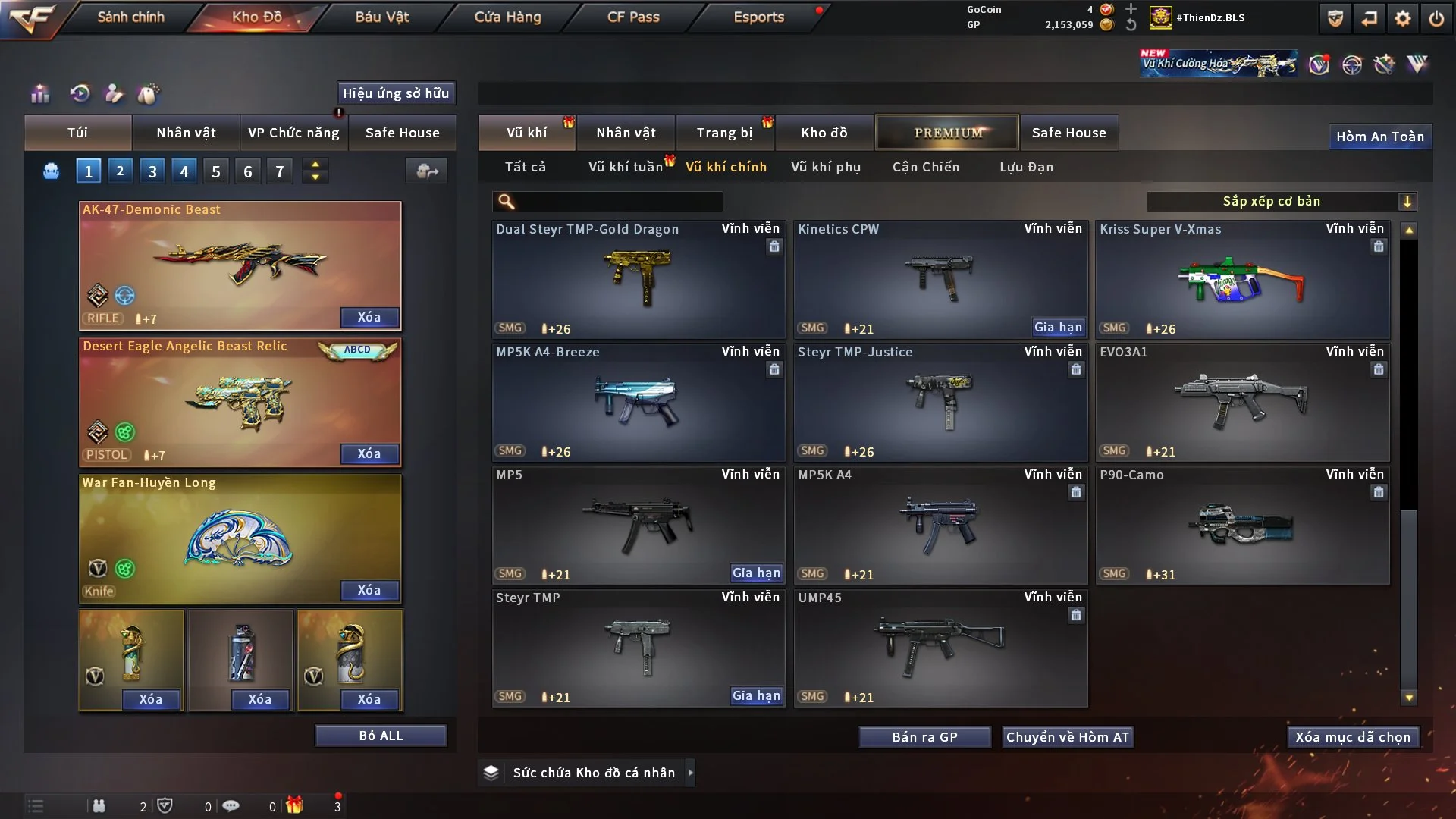Select the Kriss Super V-Xmas weapon
This screenshot has height=819, width=1456.
(x=1242, y=280)
